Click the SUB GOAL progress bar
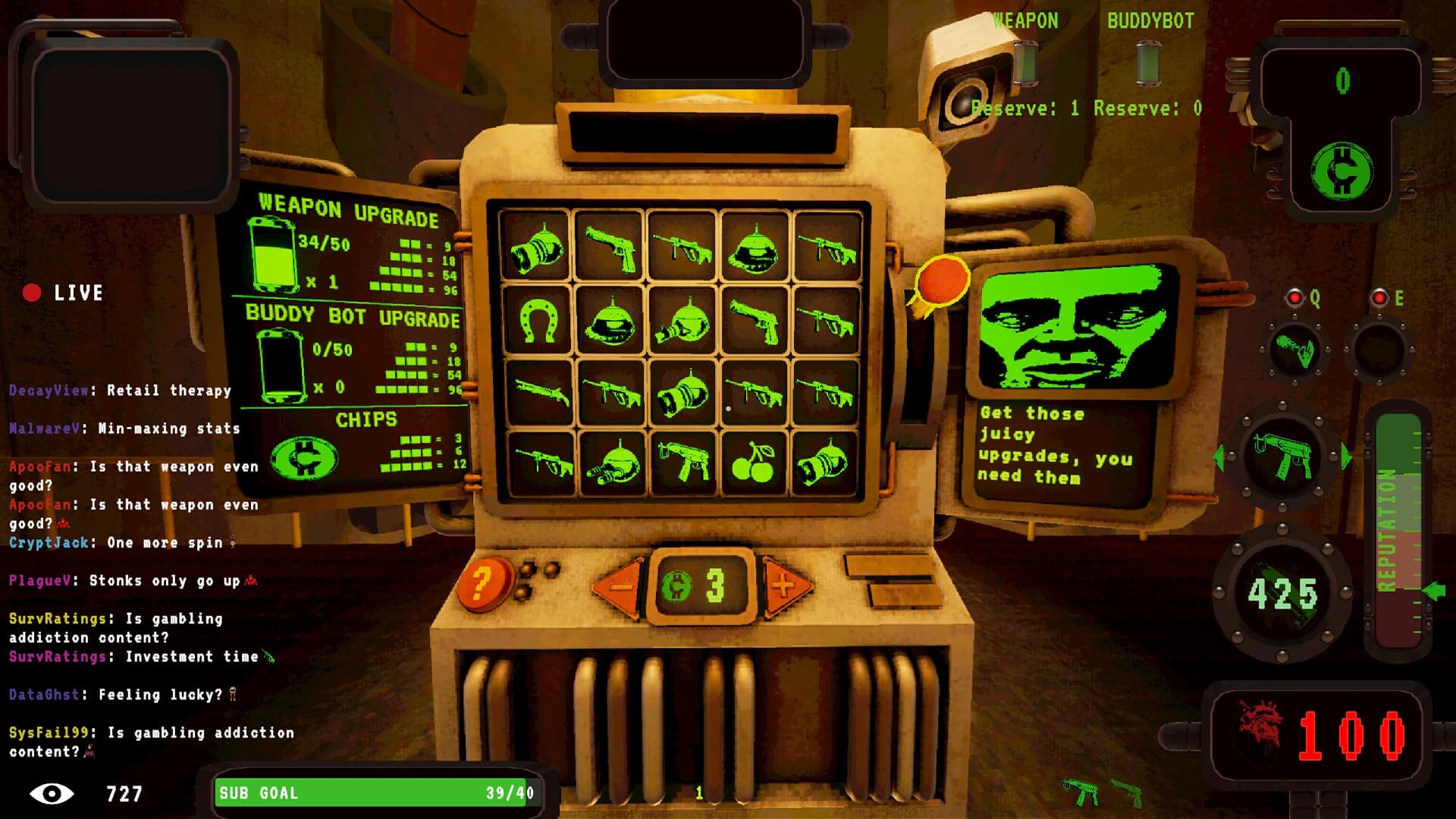The image size is (1456, 819). tap(375, 794)
